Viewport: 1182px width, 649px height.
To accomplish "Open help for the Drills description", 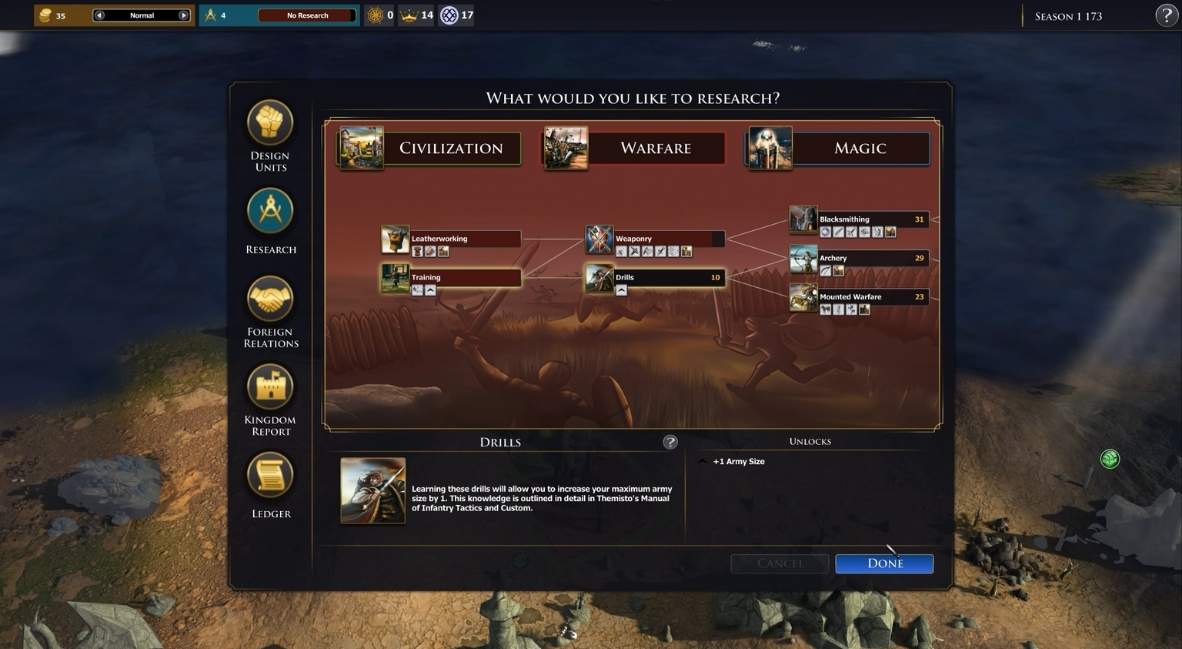I will pyautogui.click(x=670, y=442).
